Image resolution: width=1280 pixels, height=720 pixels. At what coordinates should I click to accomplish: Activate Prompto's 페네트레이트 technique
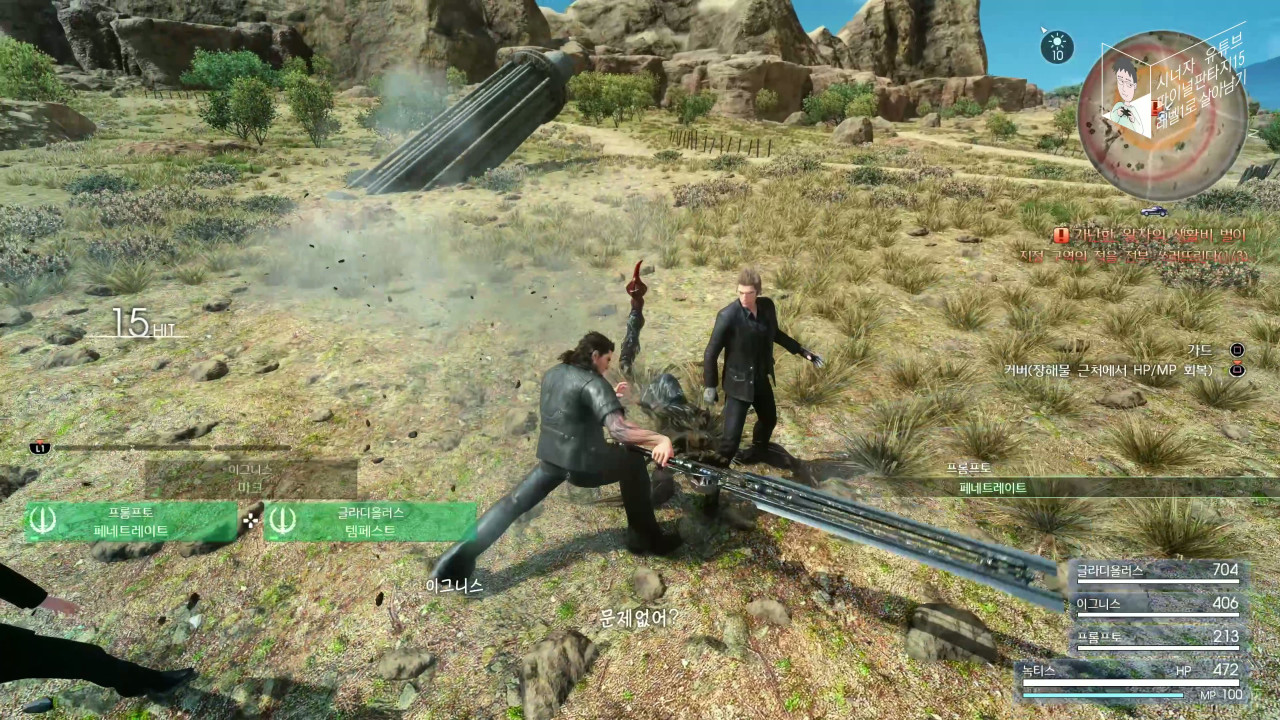[131, 521]
